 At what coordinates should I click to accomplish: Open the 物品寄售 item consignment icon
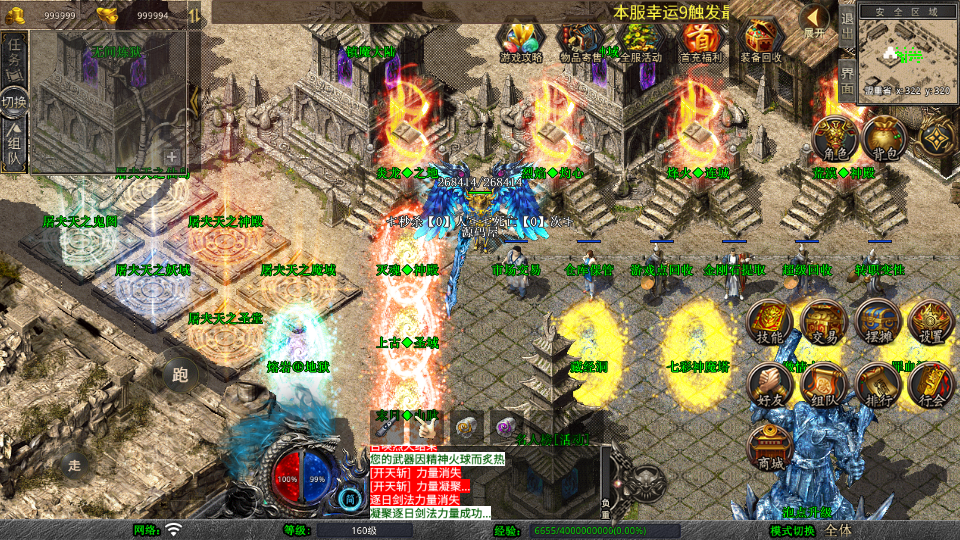click(x=580, y=40)
